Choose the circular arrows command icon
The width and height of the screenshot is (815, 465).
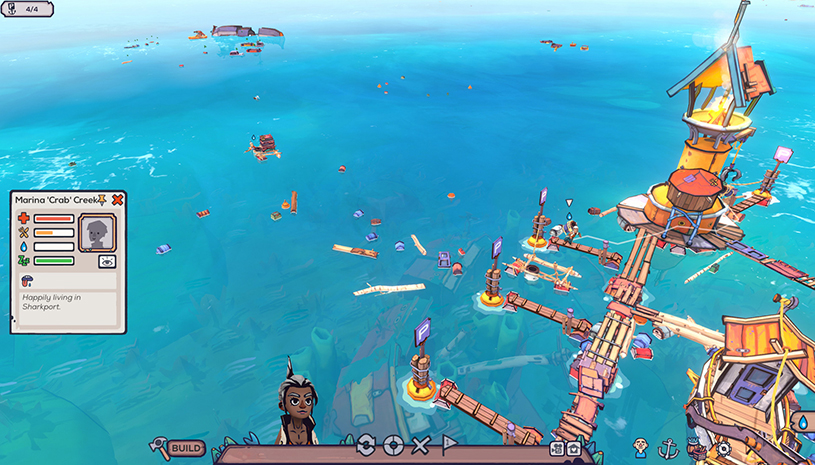click(x=365, y=445)
